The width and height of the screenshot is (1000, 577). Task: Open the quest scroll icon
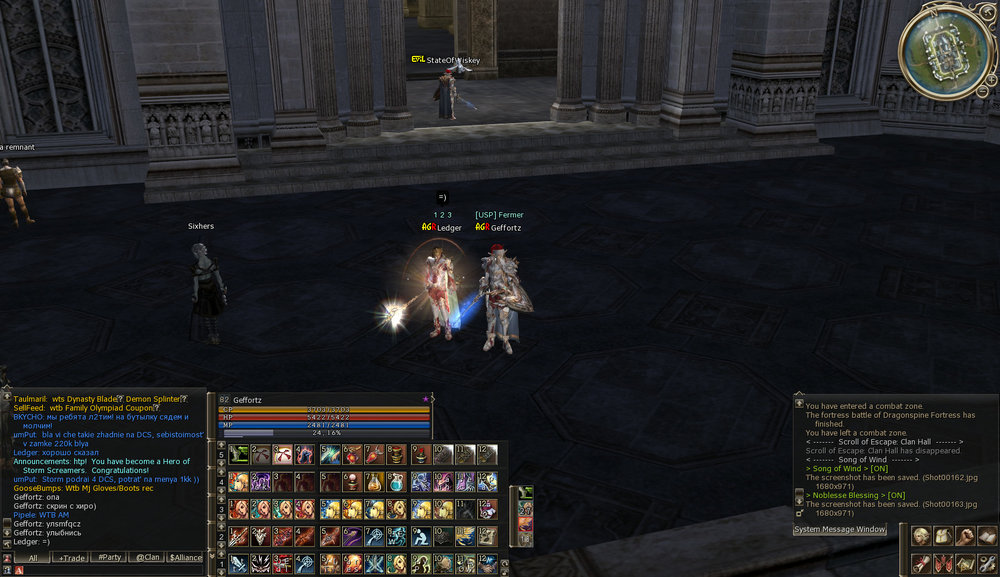pos(920,564)
